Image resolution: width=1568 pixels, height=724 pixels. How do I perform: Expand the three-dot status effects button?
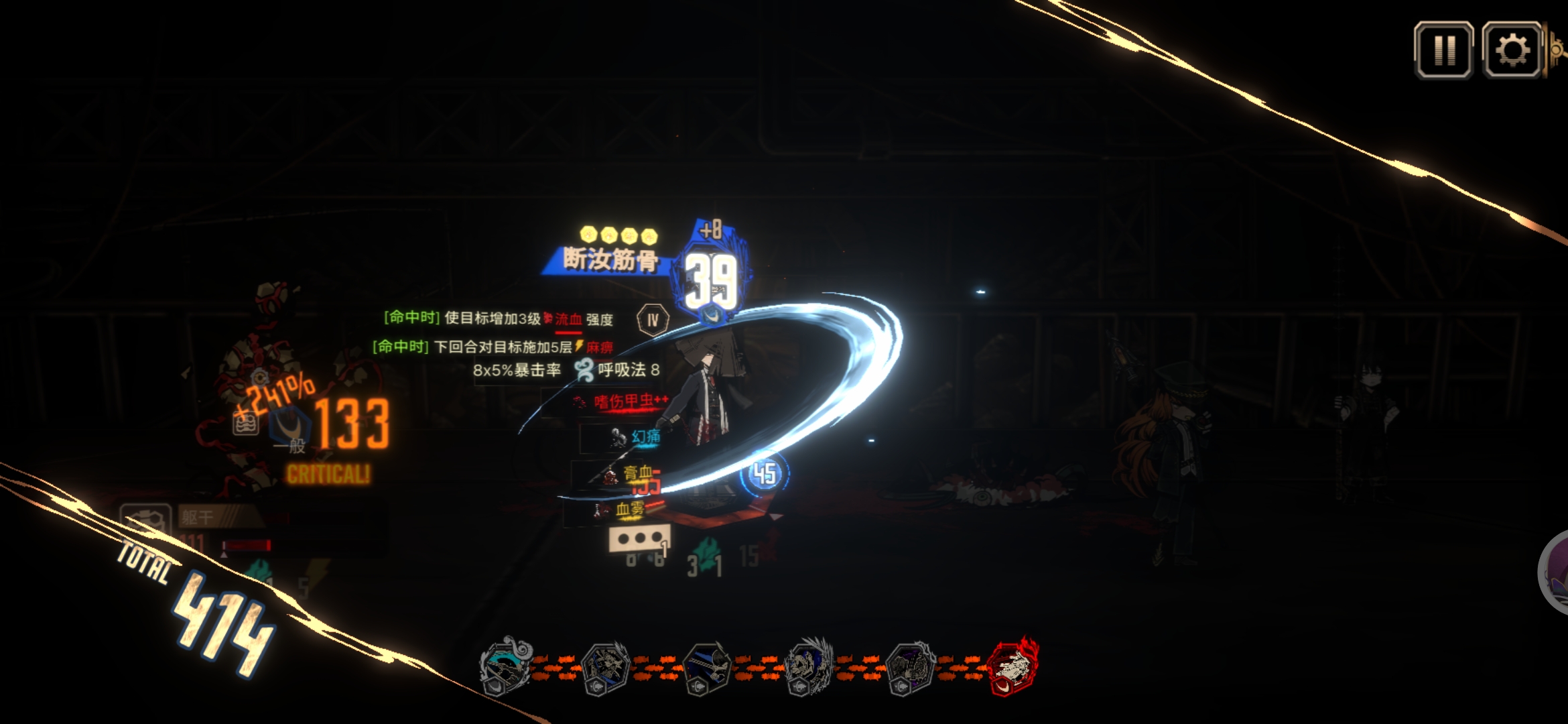click(x=639, y=538)
